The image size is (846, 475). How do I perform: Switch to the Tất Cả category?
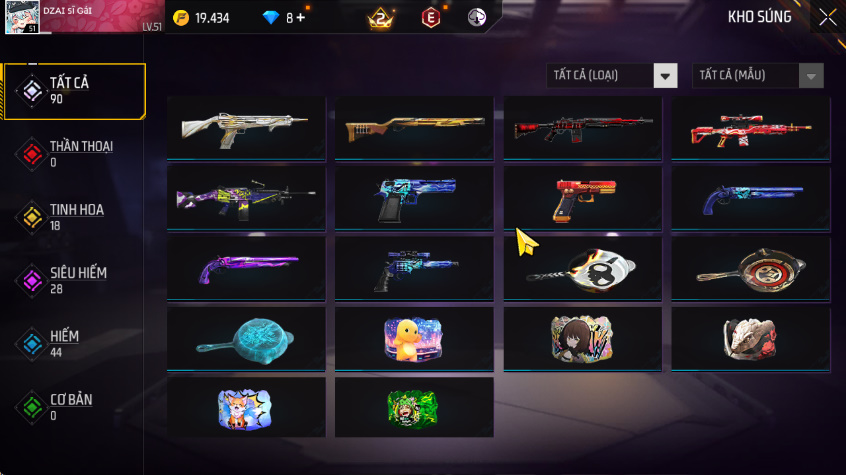[x=74, y=91]
